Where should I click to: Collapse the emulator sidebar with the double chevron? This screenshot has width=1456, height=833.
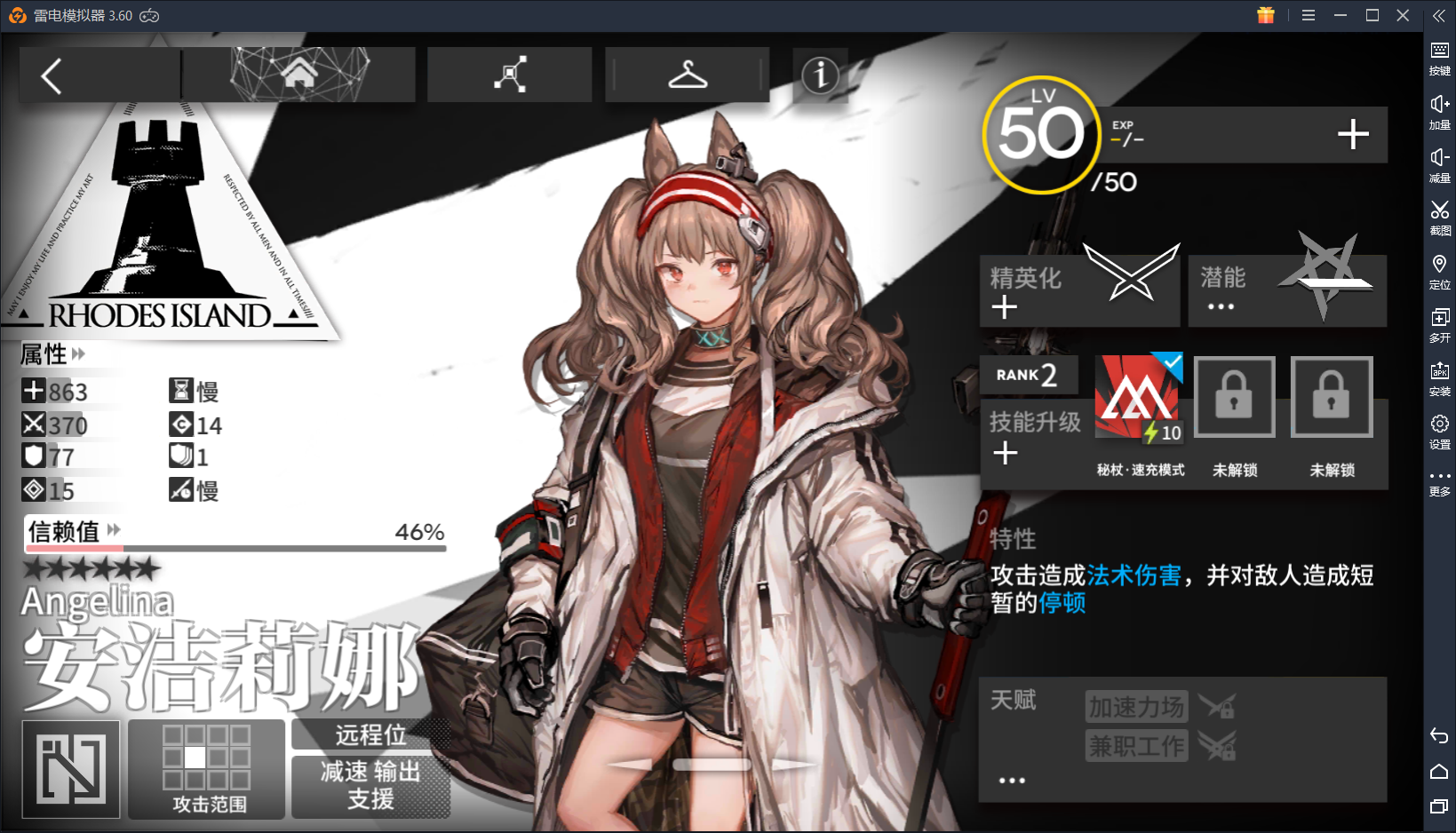[1439, 14]
